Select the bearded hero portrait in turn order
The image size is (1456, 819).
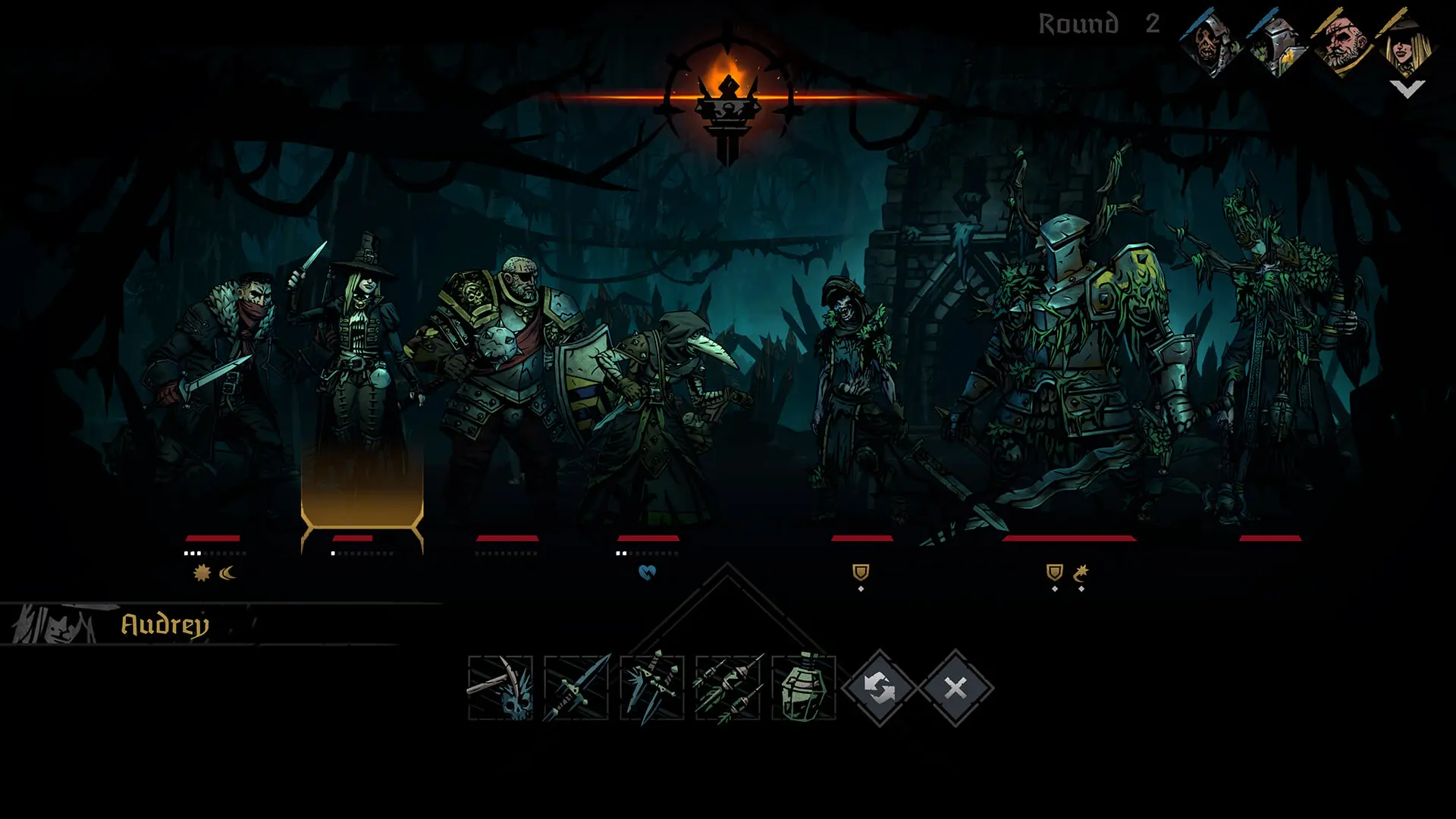pyautogui.click(x=1342, y=42)
